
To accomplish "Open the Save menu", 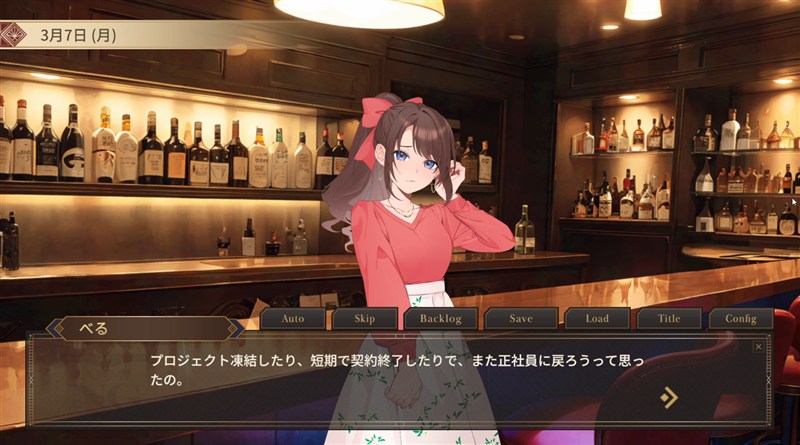I will [521, 319].
